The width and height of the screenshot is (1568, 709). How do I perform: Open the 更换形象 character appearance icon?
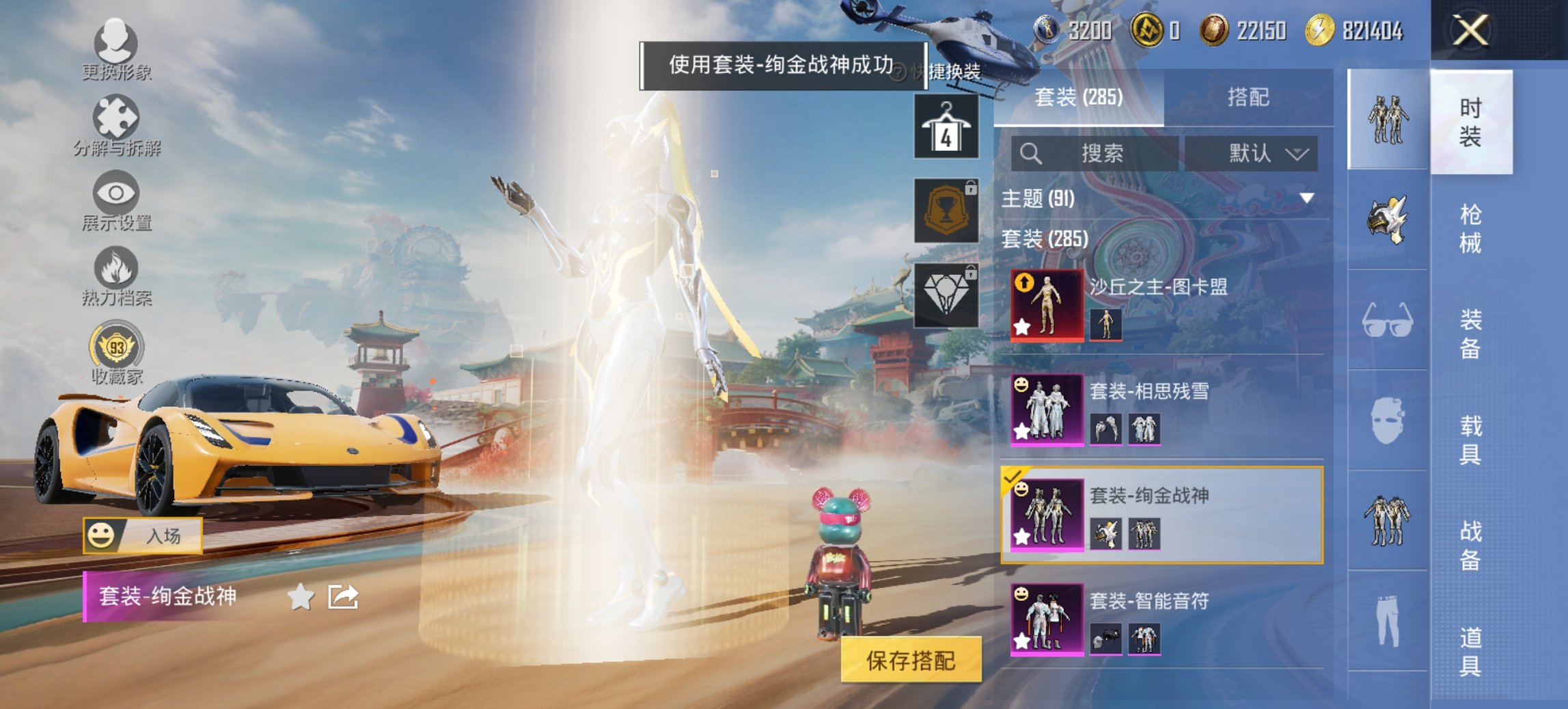point(116,41)
